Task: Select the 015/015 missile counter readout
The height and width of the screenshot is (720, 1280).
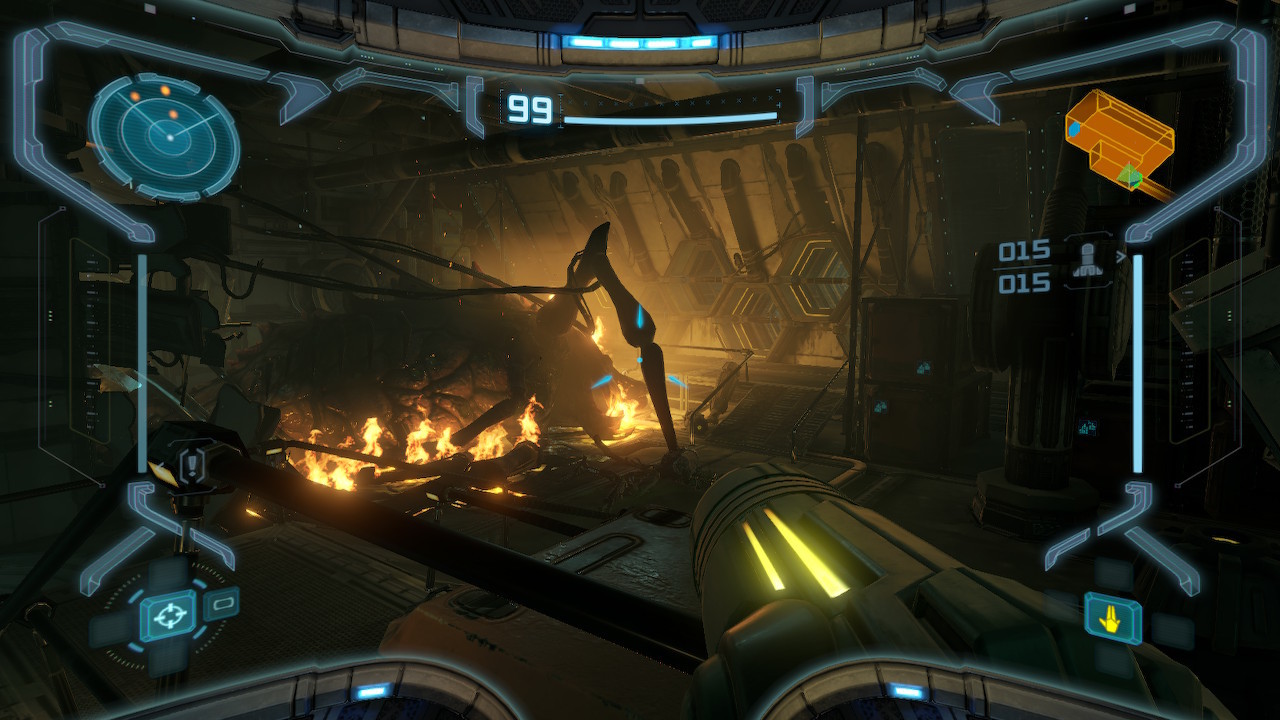Action: click(1023, 268)
